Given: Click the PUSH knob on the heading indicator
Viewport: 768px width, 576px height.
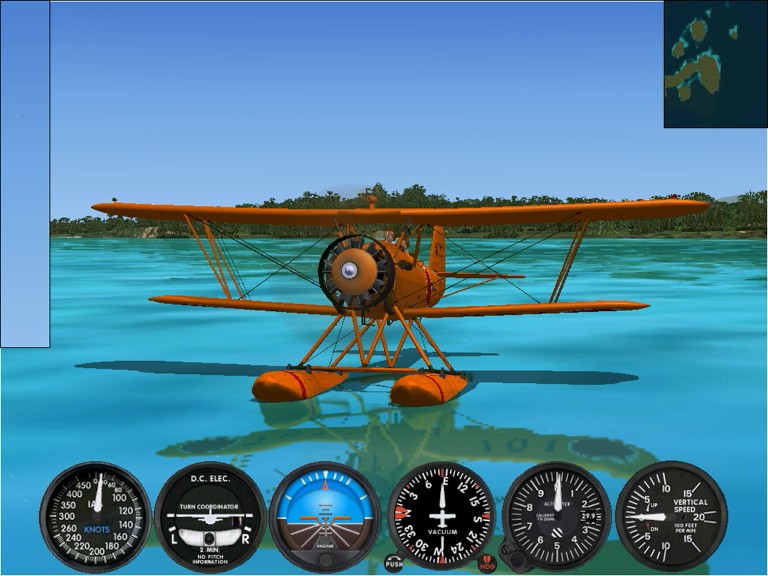Looking at the screenshot, I should (394, 563).
